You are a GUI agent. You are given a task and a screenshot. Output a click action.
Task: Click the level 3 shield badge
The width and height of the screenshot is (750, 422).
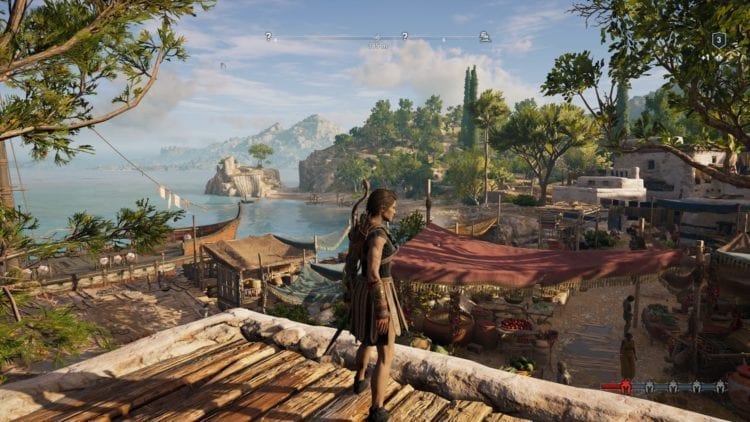click(x=718, y=40)
